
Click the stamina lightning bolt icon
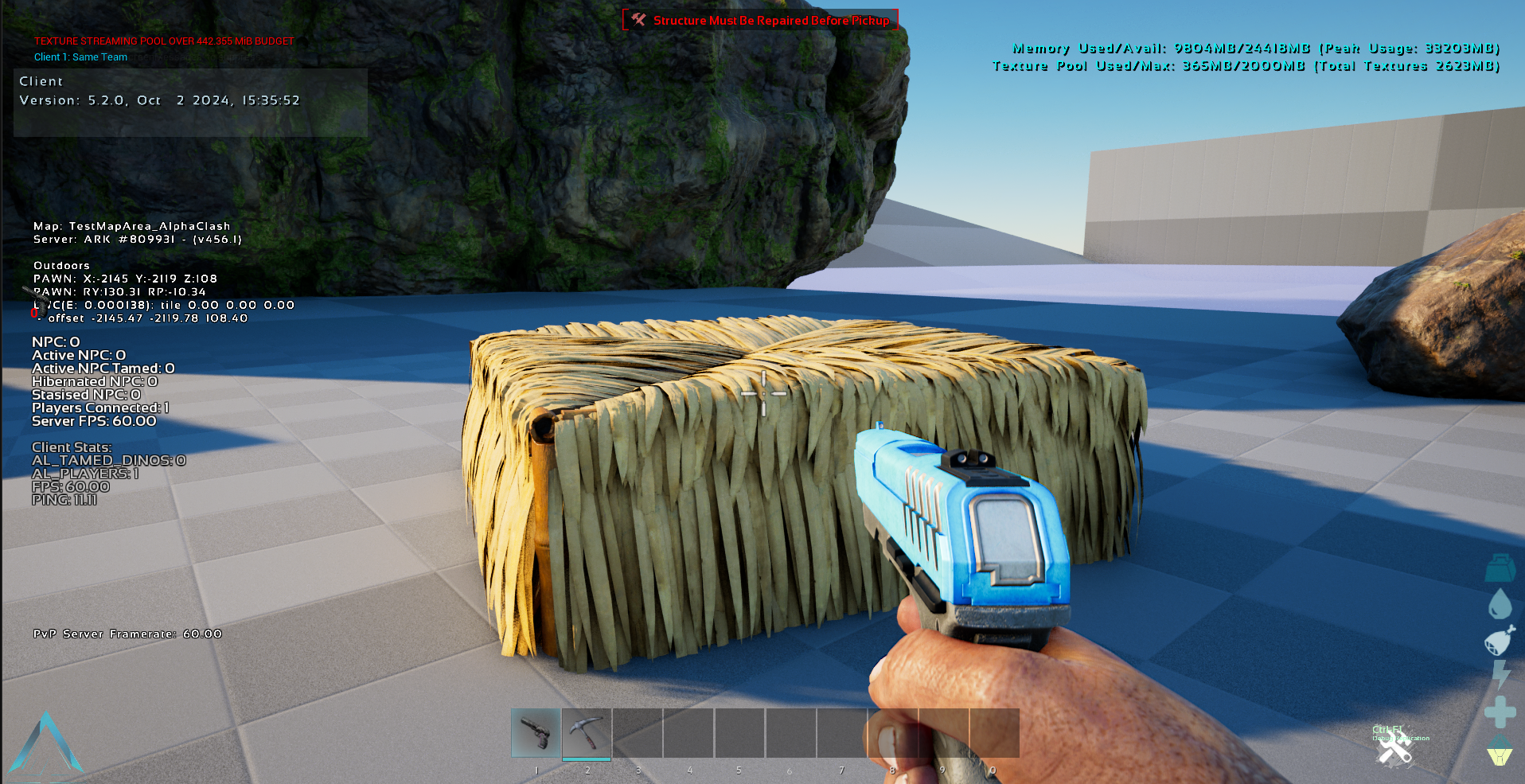[x=1500, y=675]
